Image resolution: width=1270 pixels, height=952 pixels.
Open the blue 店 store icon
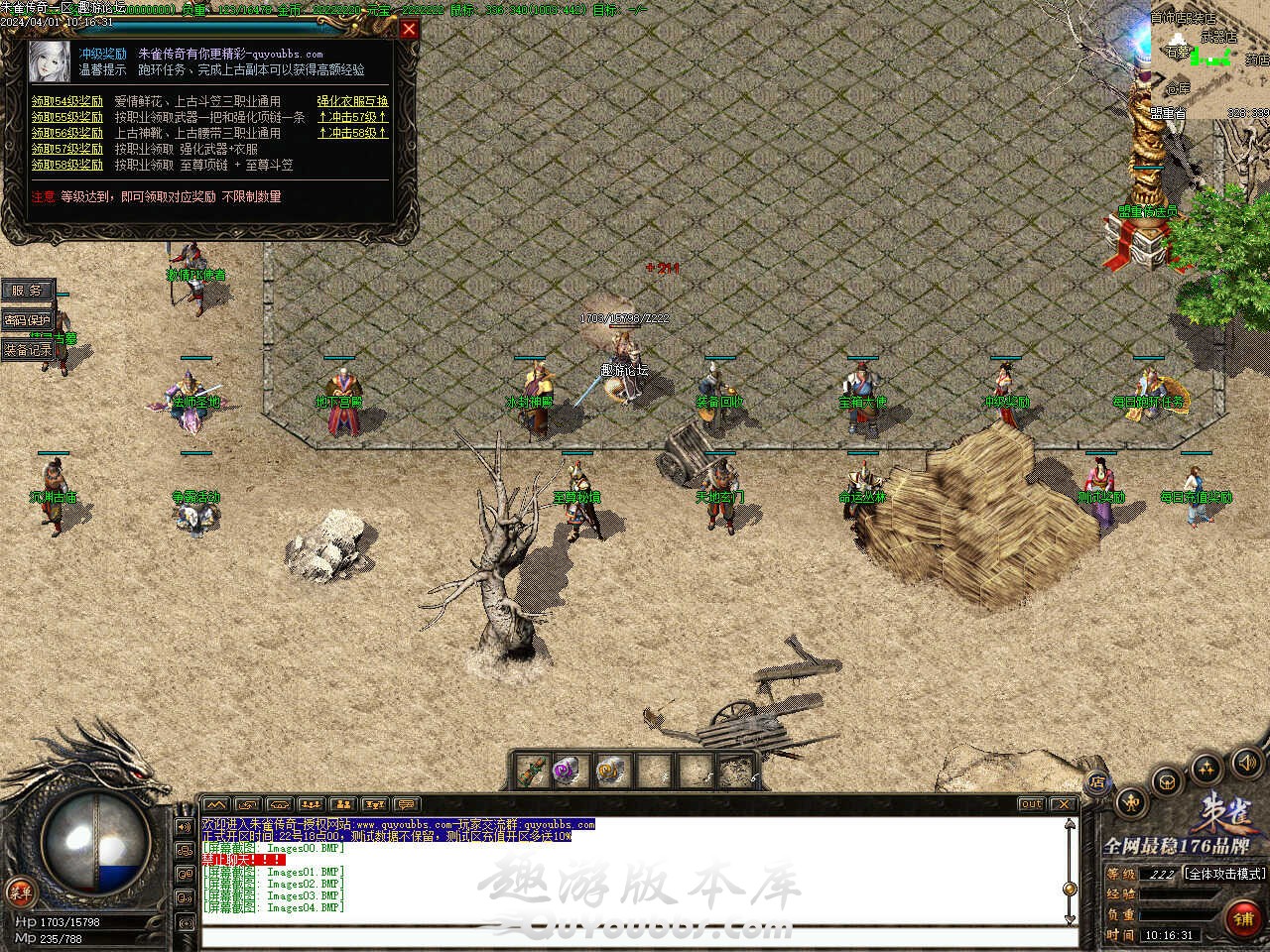click(1097, 781)
